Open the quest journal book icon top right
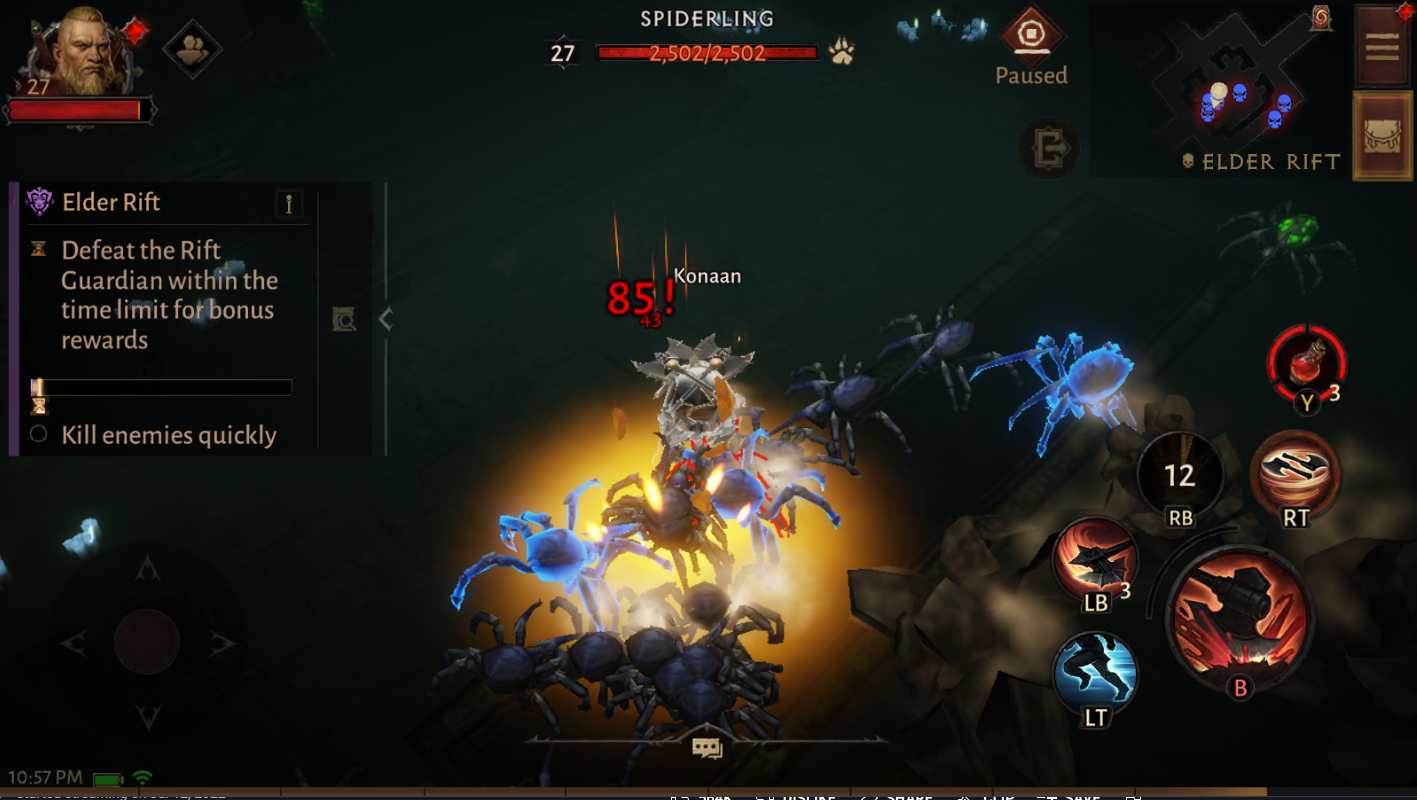Screen dimensions: 1417x800 tap(1380, 47)
